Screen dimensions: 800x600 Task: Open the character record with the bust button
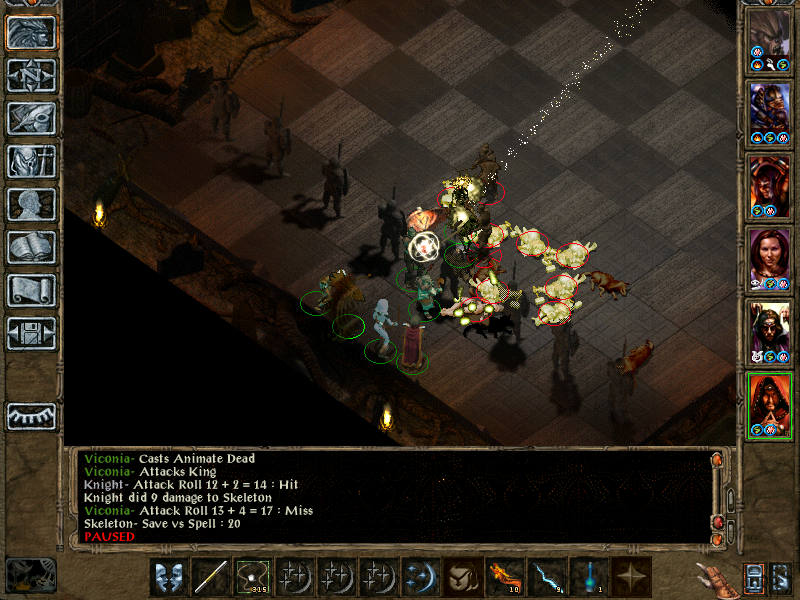tap(31, 204)
